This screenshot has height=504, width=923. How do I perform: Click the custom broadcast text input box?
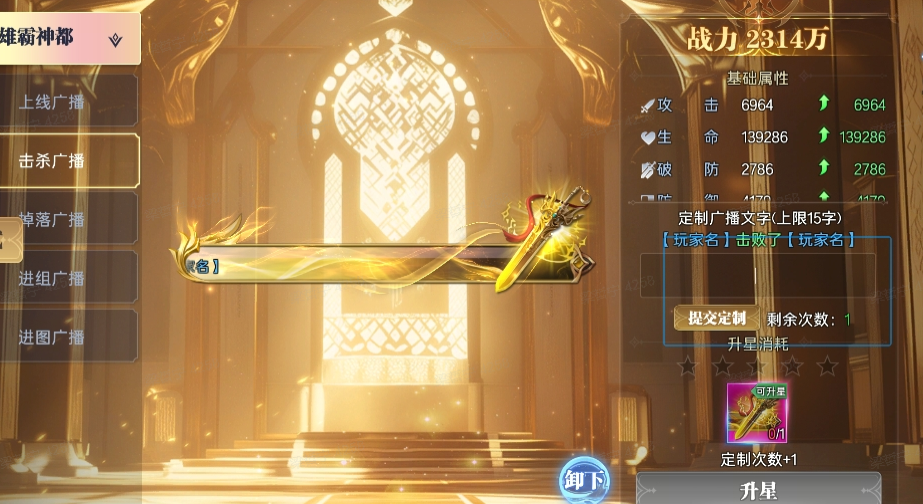click(x=758, y=275)
